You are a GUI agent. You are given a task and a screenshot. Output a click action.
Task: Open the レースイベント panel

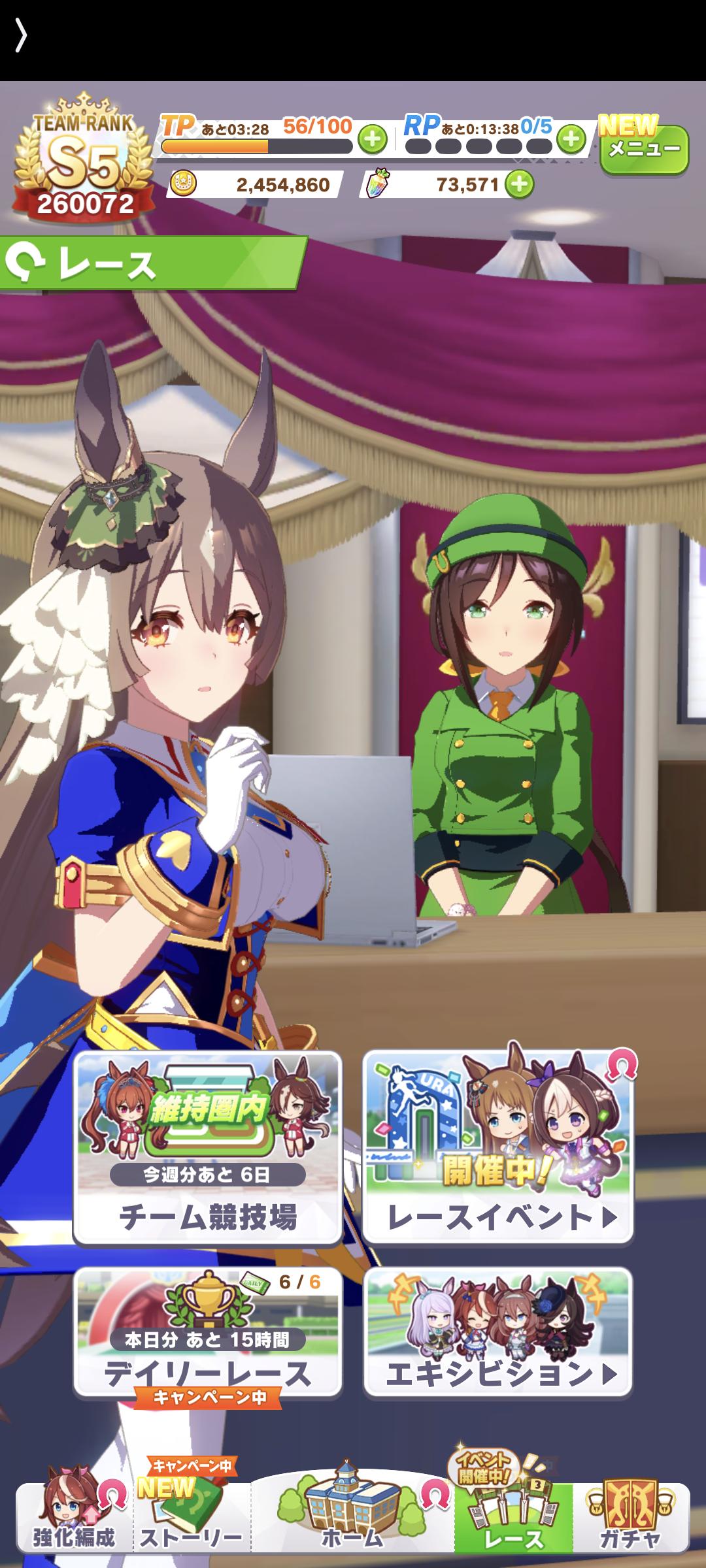498,1148
